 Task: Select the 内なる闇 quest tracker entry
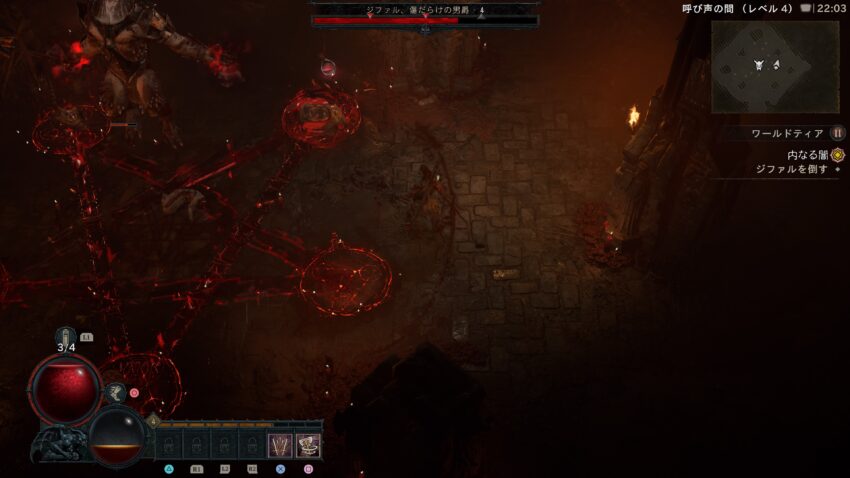[810, 155]
